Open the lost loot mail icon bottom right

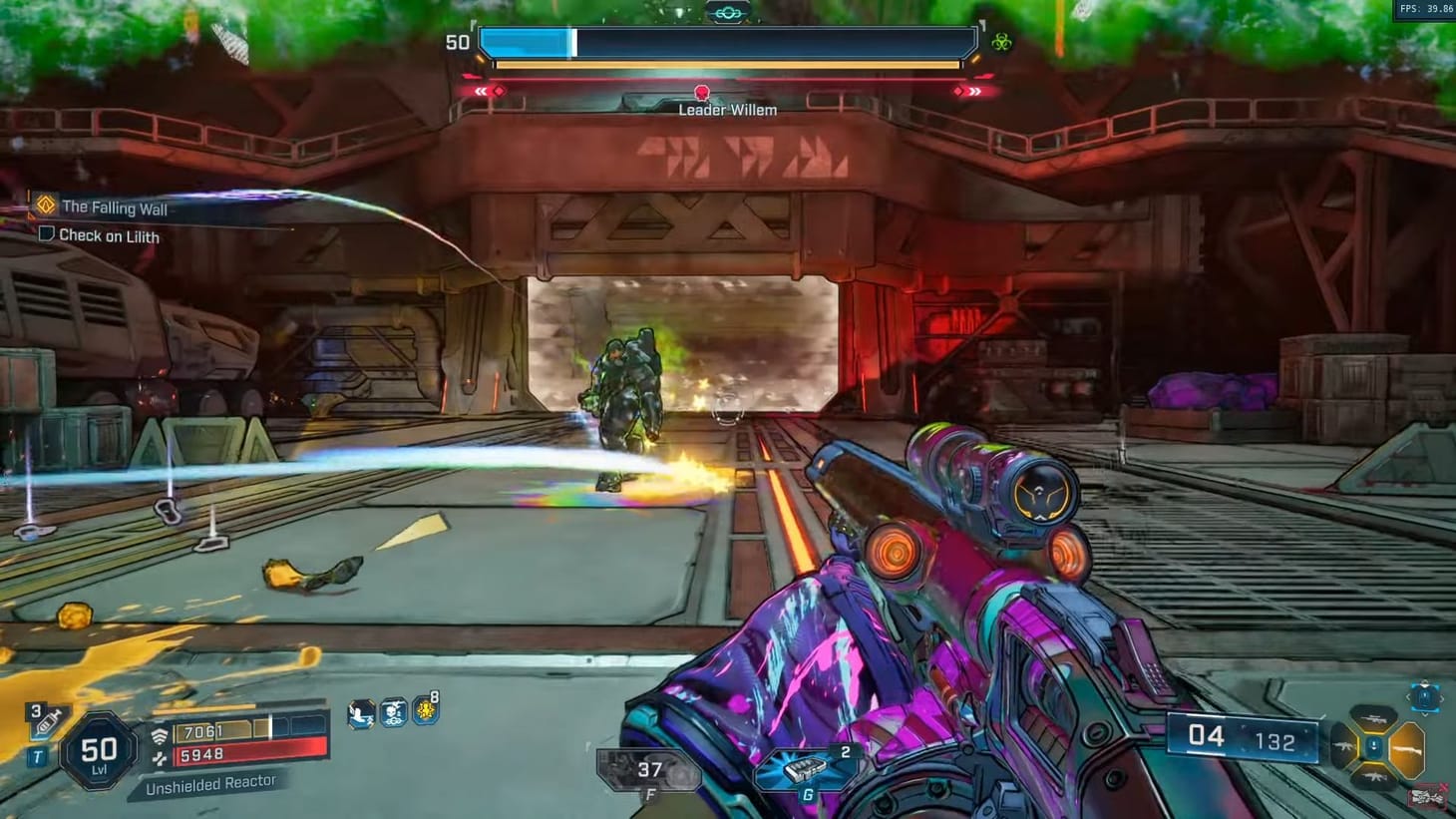pyautogui.click(x=1428, y=795)
